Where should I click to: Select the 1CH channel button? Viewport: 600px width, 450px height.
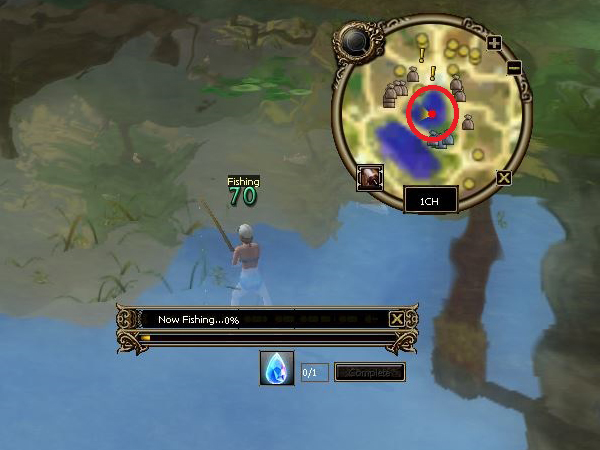click(x=430, y=200)
